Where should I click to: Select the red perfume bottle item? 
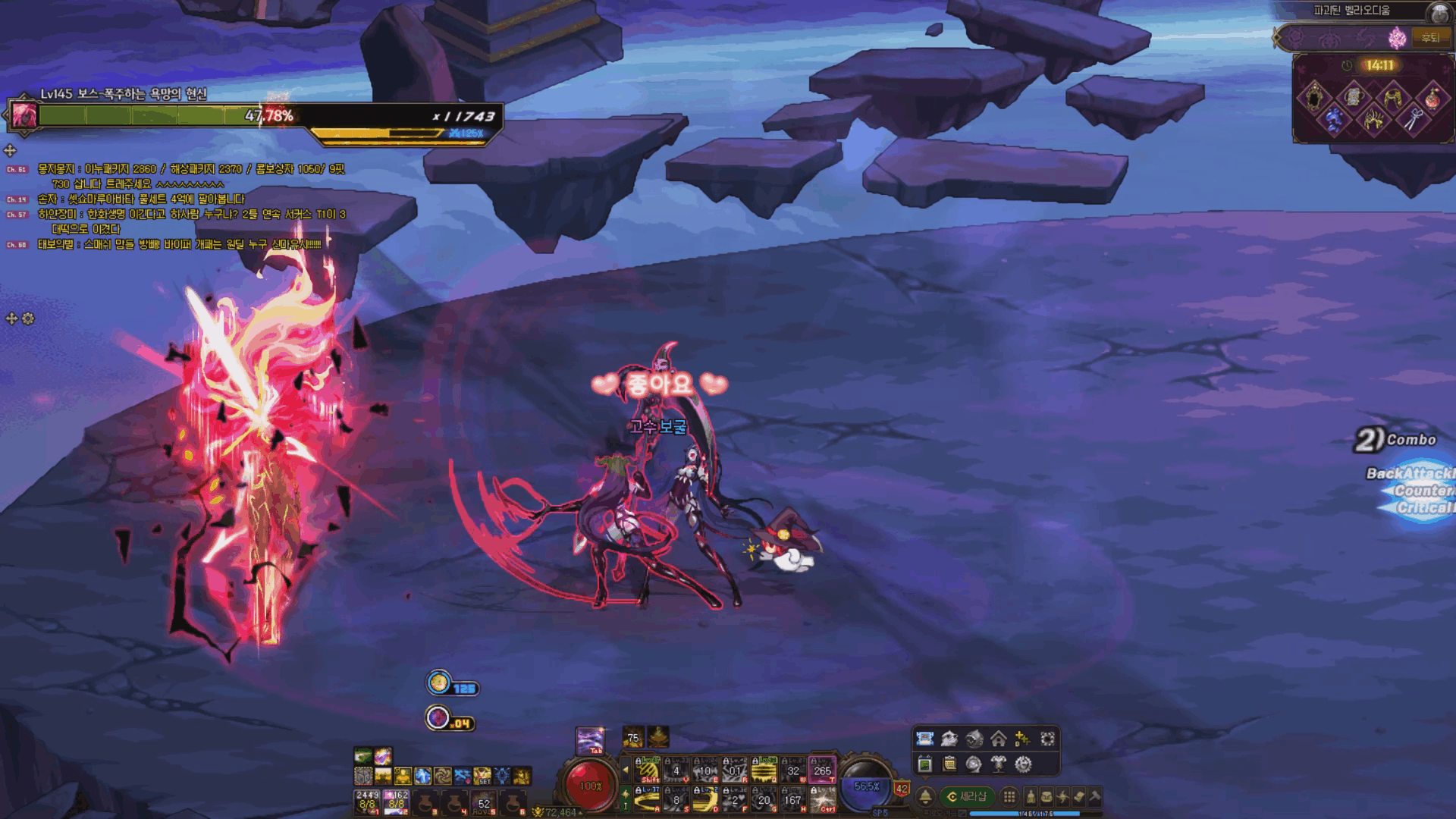[x=1432, y=98]
